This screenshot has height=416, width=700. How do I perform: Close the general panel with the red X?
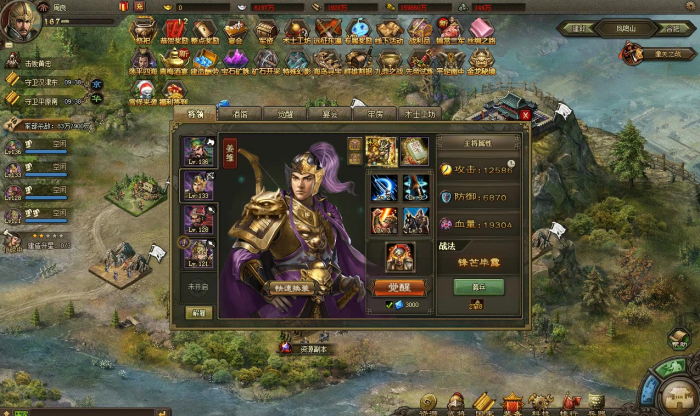coord(525,114)
